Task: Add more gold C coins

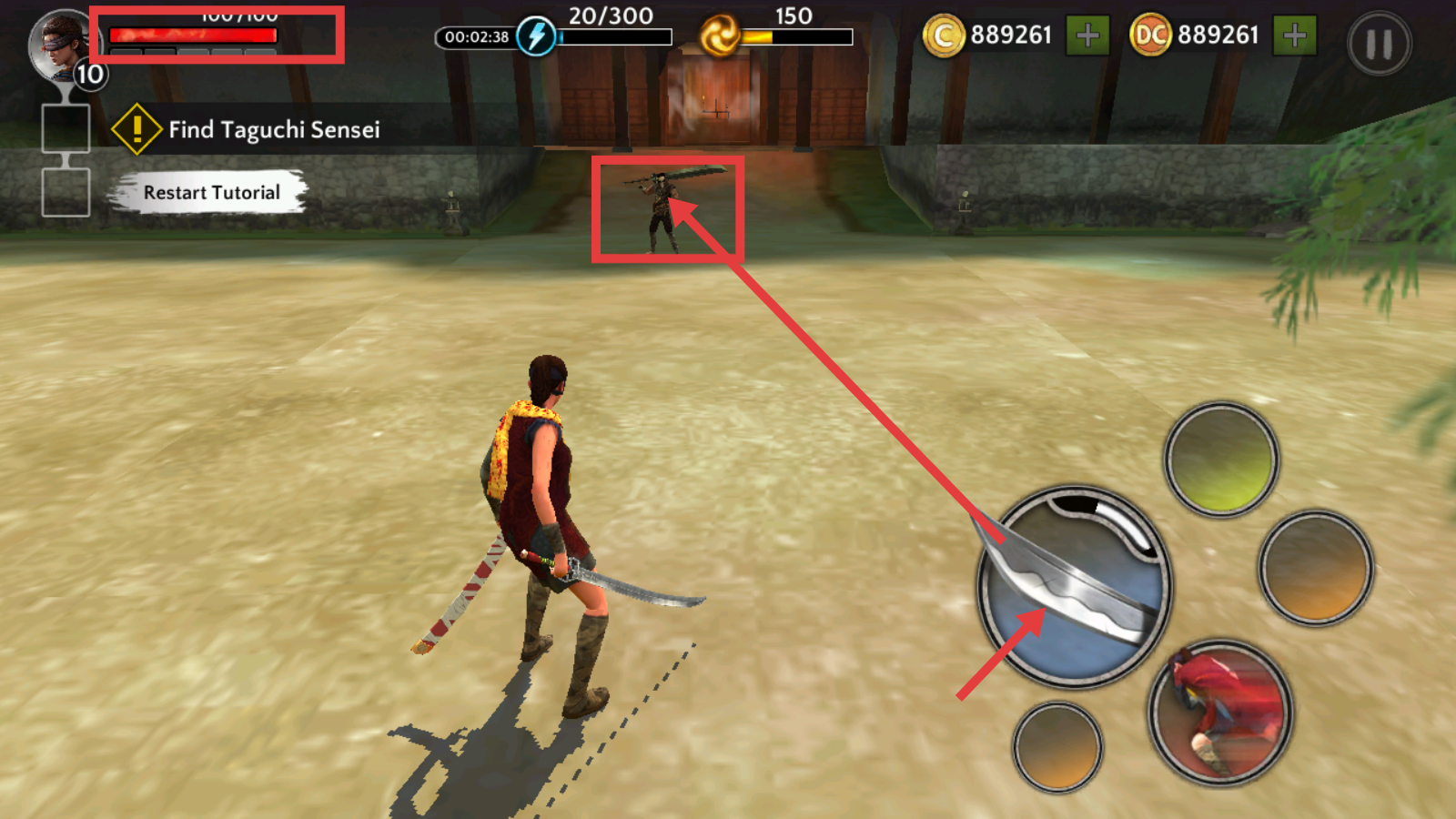Action: pyautogui.click(x=1087, y=36)
